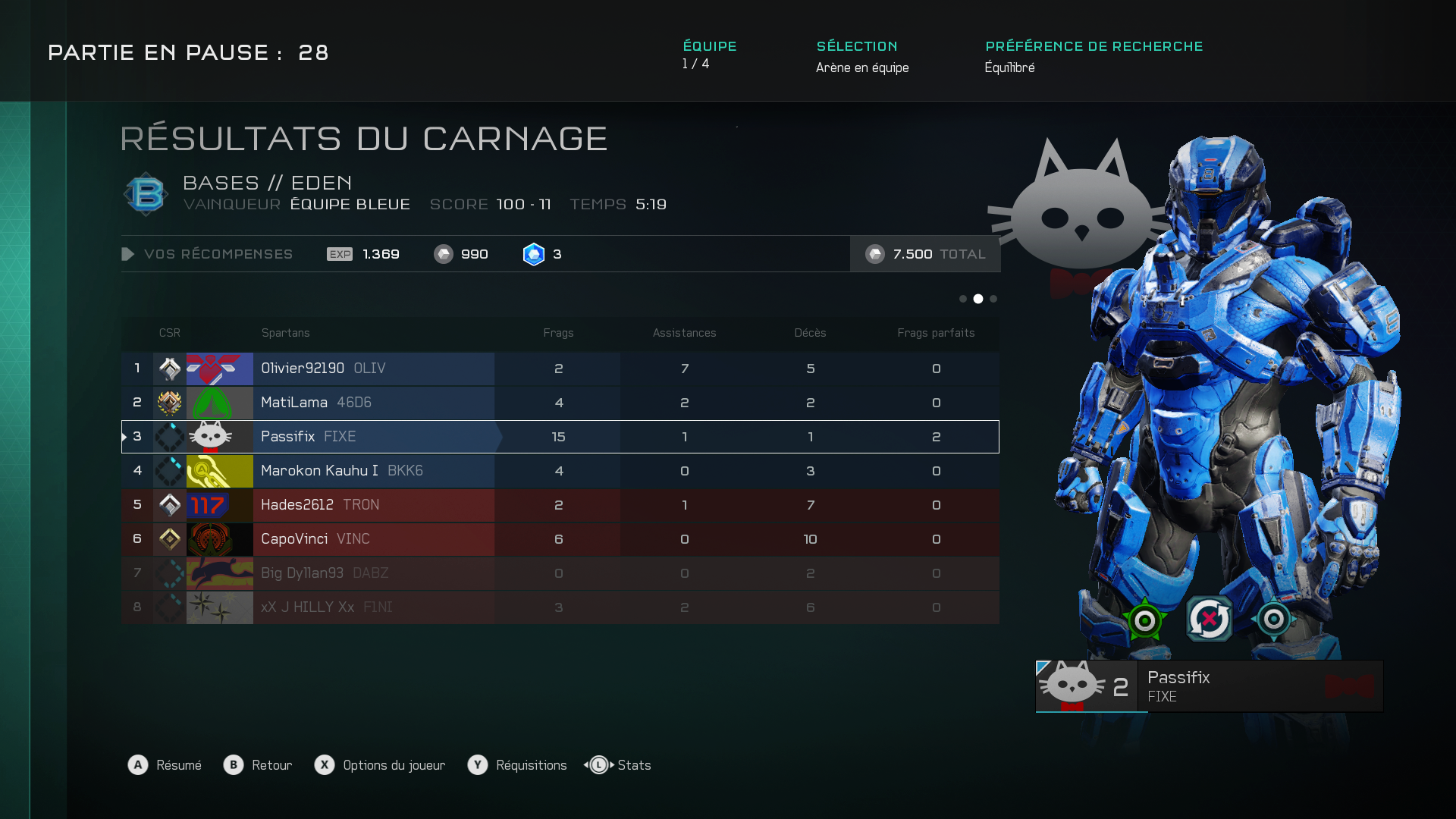This screenshot has width=1456, height=819.
Task: Open the Réquisitions menu
Action: [518, 765]
